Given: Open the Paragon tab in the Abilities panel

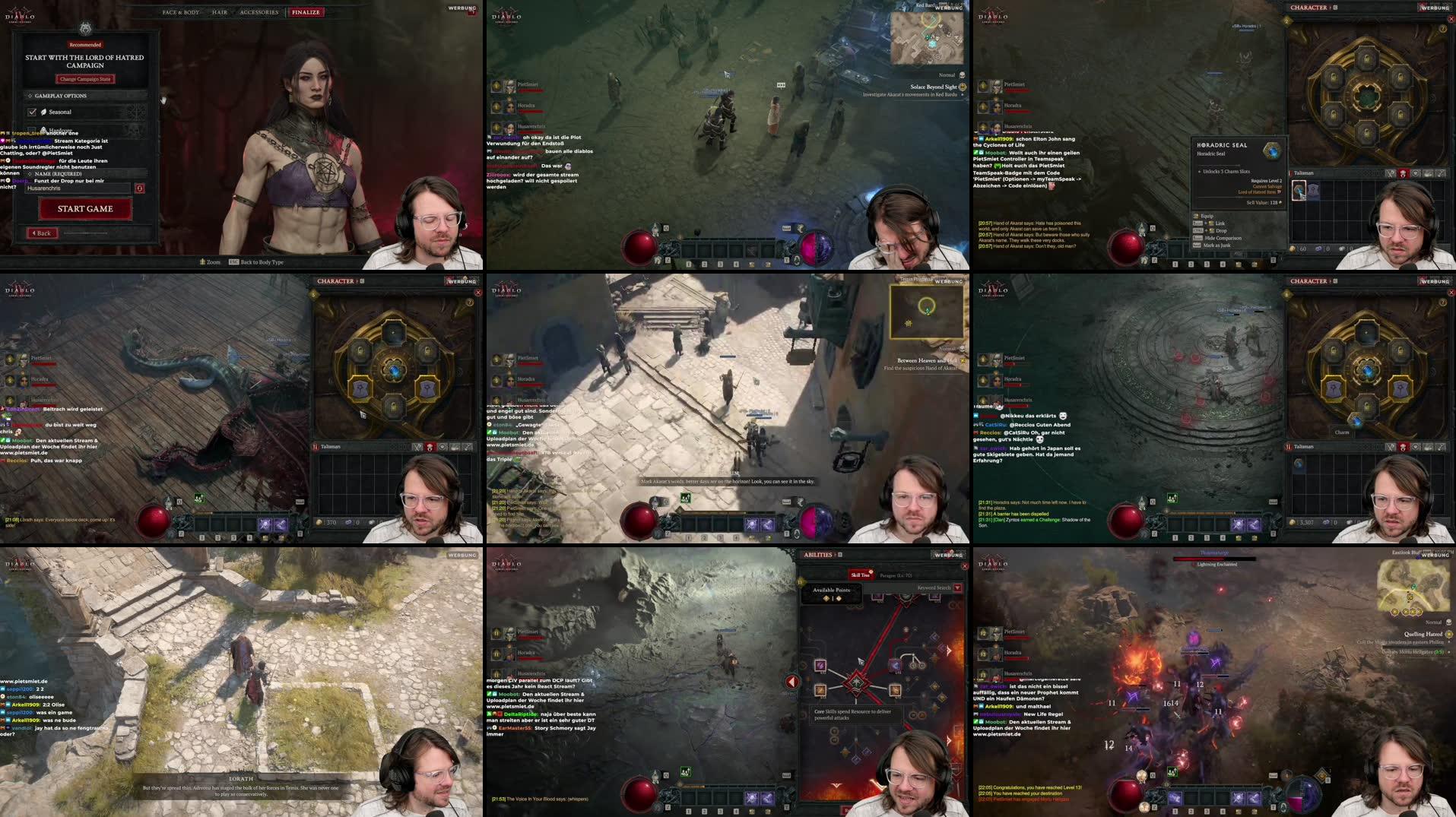Looking at the screenshot, I should (x=896, y=575).
